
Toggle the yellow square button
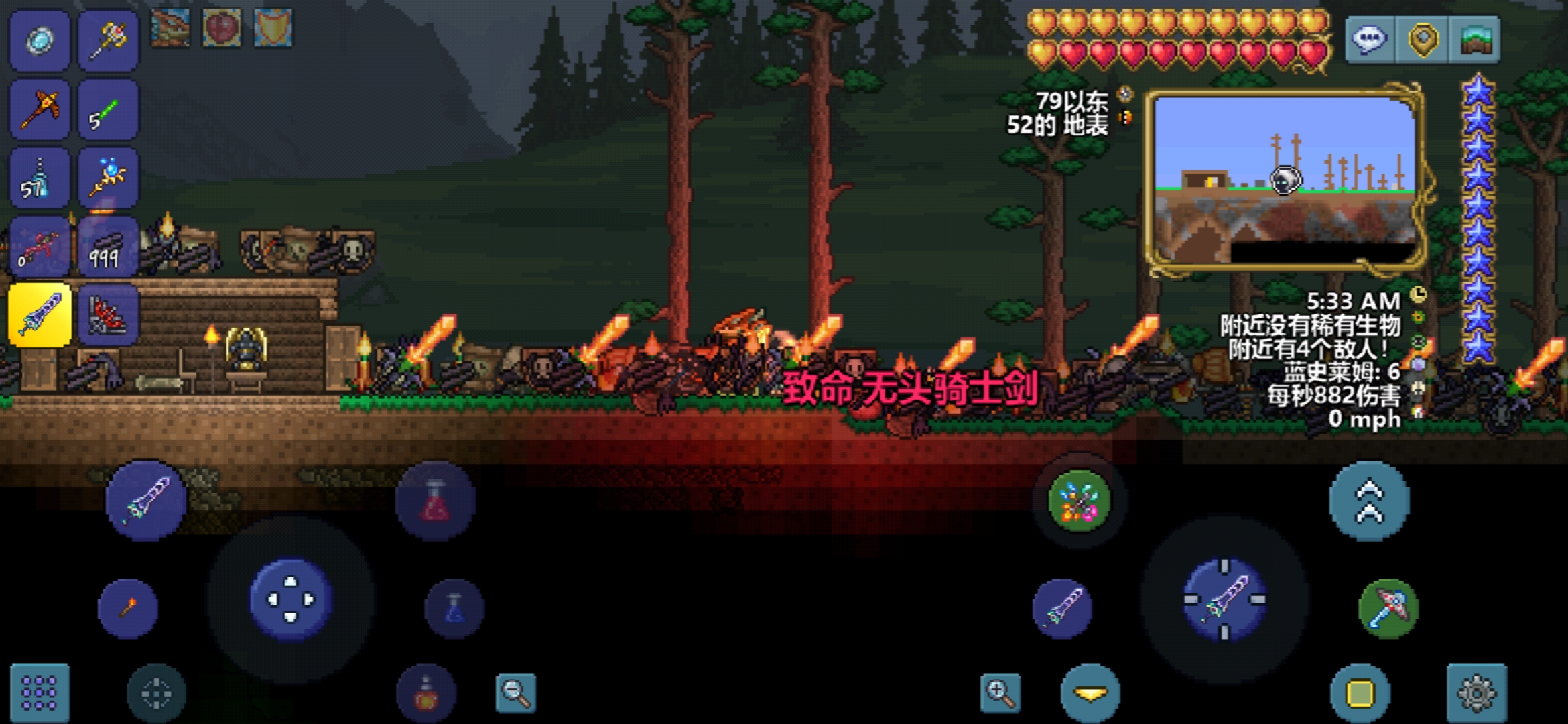[1360, 692]
